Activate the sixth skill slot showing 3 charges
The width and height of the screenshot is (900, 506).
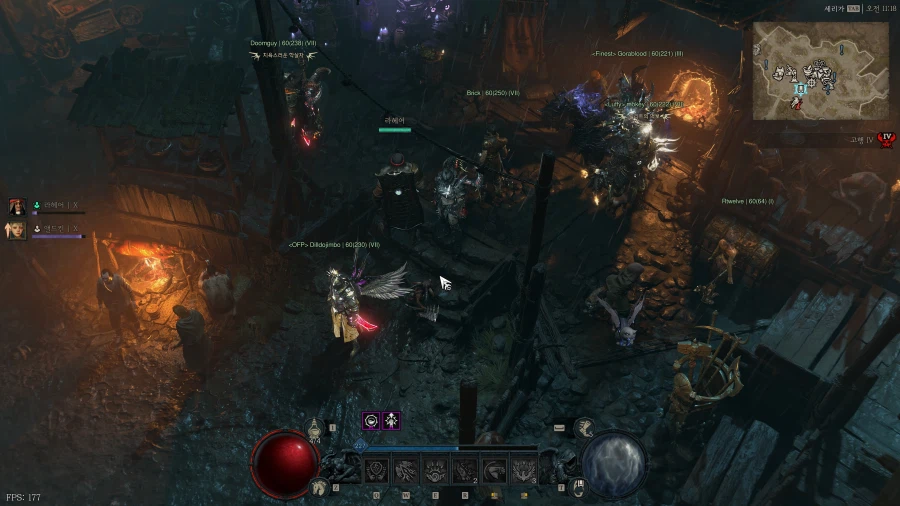click(523, 471)
